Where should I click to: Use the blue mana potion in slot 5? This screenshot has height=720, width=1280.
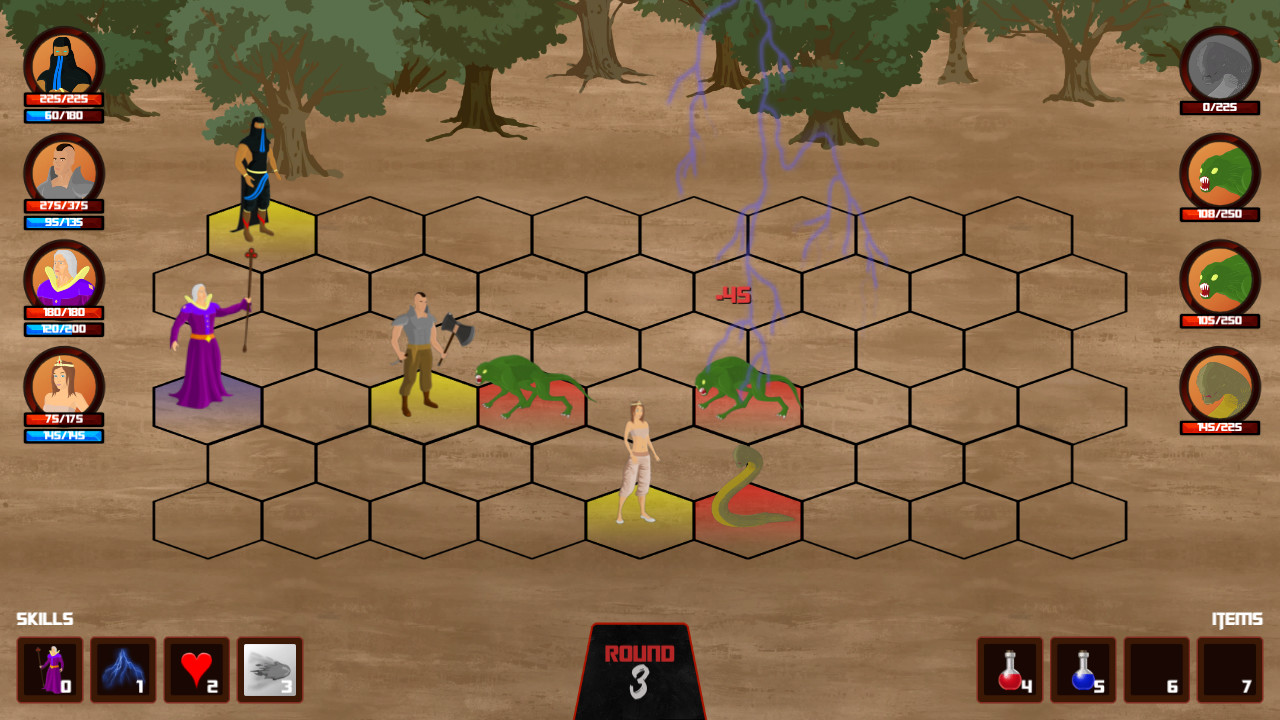click(1081, 670)
